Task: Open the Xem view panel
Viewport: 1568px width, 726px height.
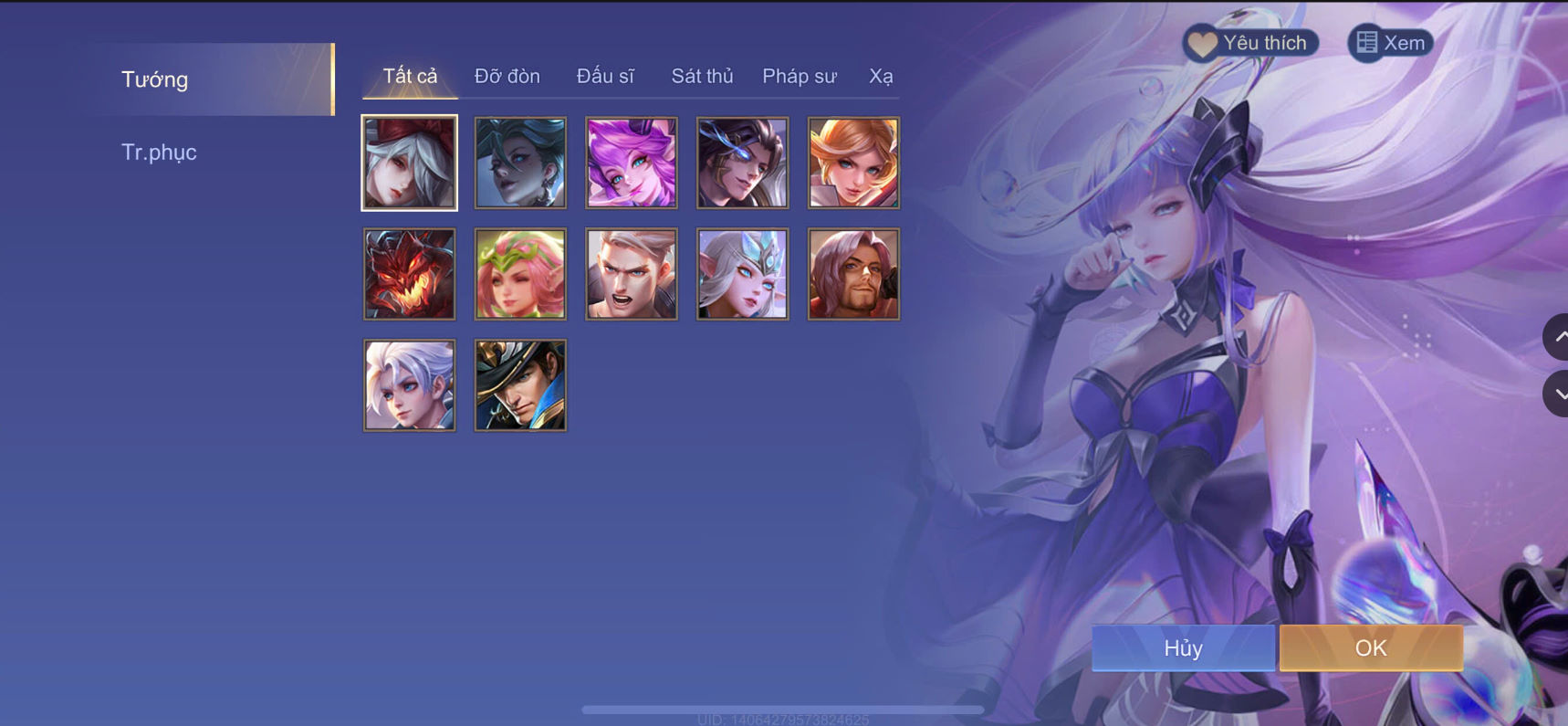Action: 1391,42
